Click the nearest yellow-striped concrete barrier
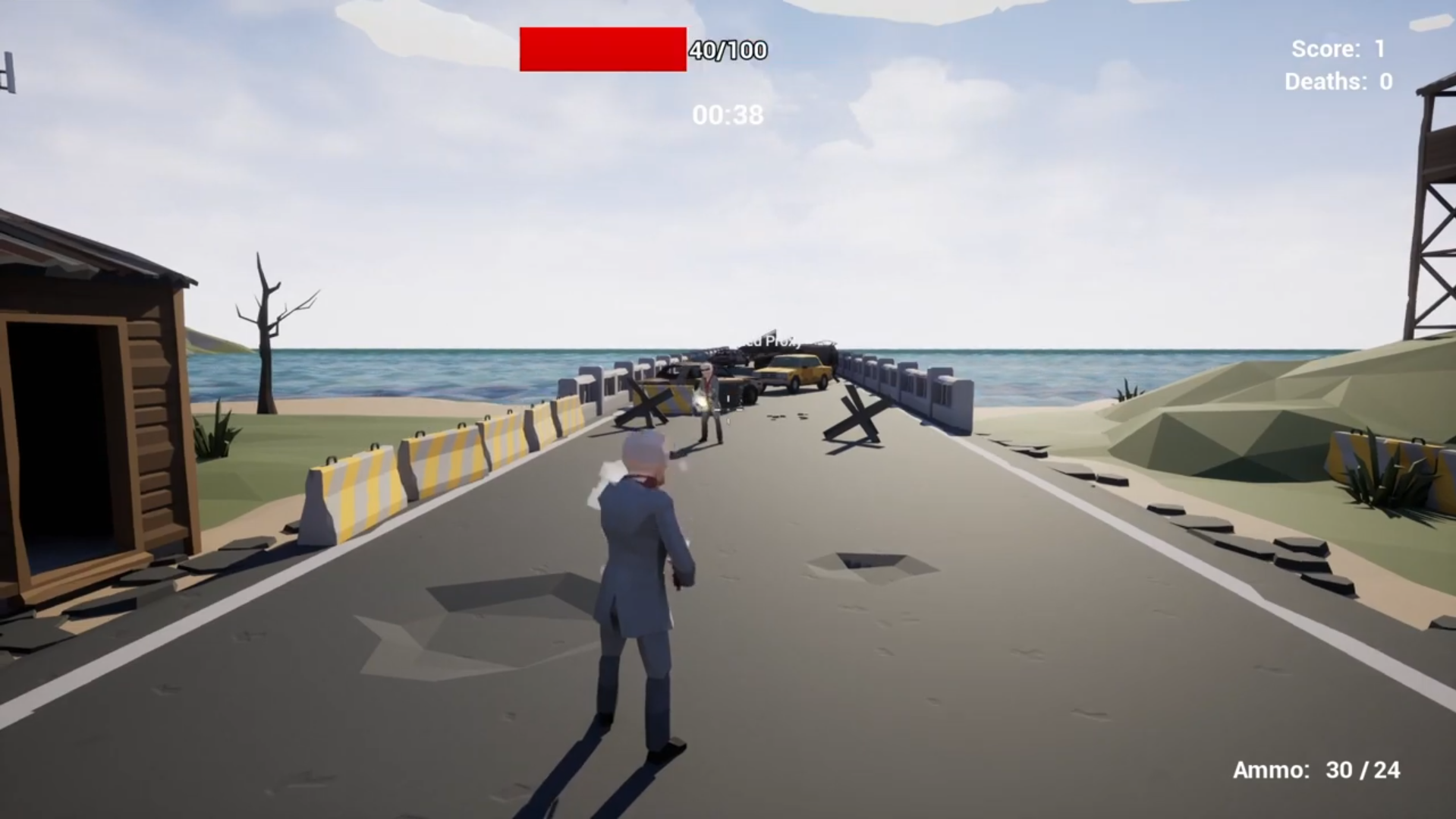Viewport: 1456px width, 819px height. click(357, 493)
